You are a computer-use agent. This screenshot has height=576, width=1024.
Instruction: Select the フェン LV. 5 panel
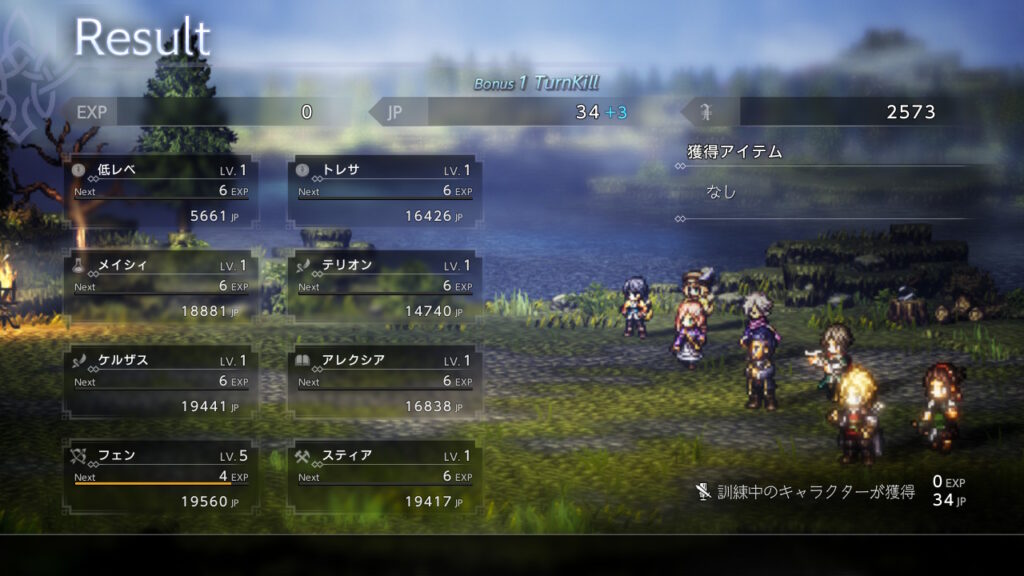coord(161,477)
